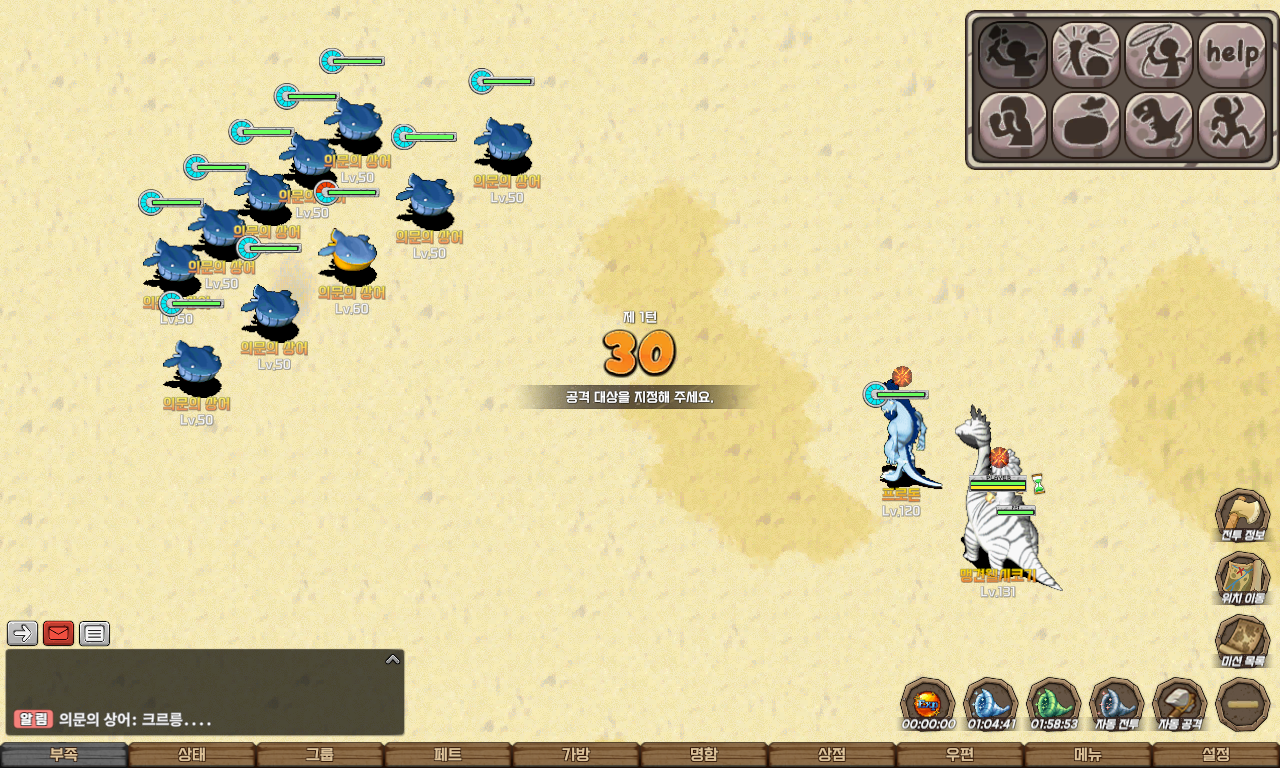Open the 설정 settings tab
This screenshot has width=1280, height=768.
[1216, 755]
